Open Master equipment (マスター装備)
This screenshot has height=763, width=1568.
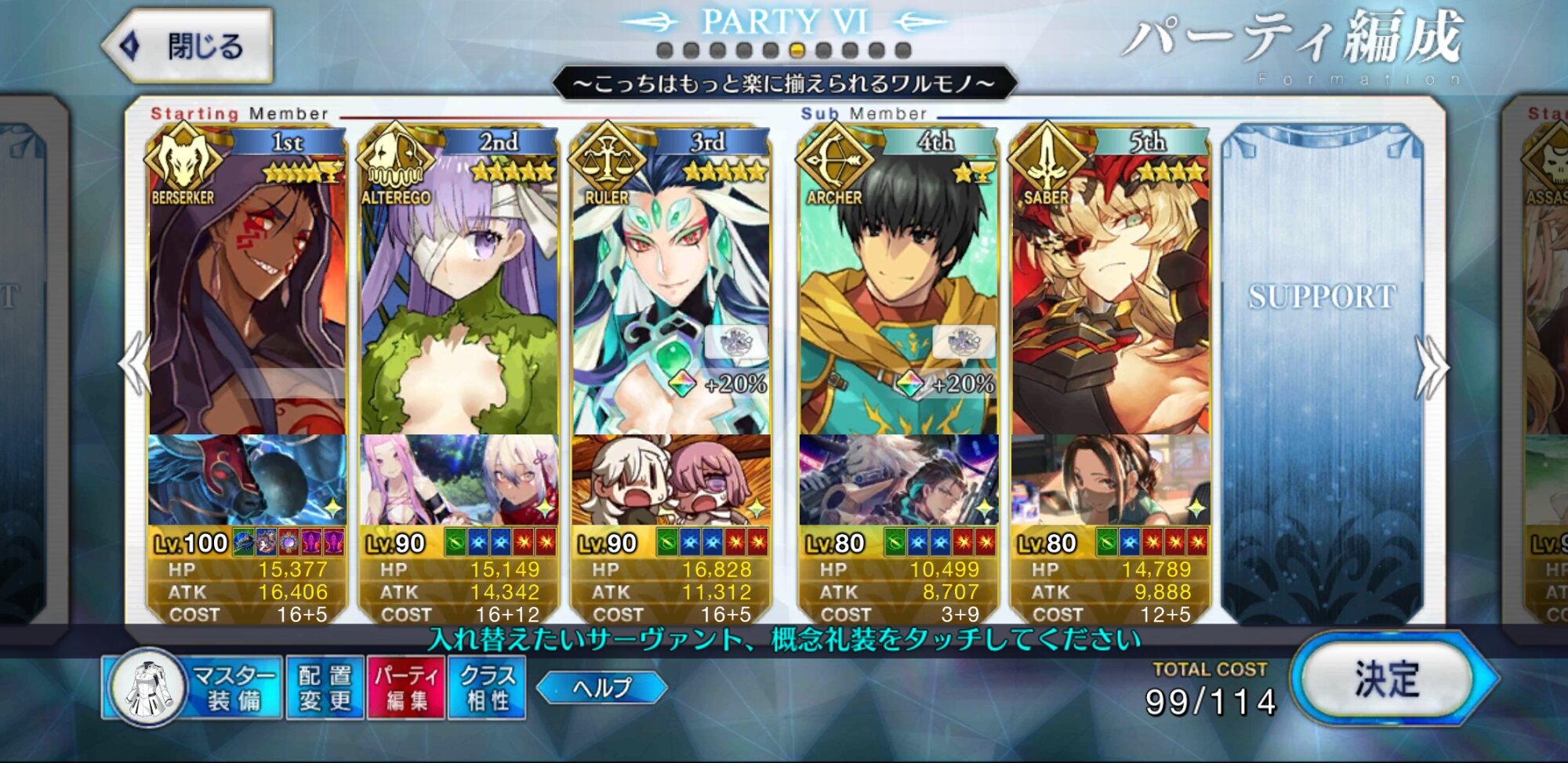click(193, 688)
